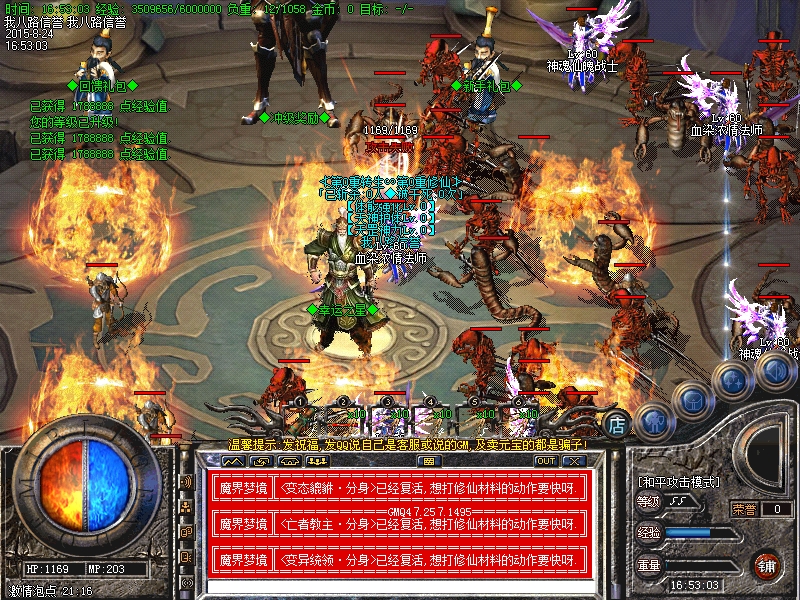Click the [和平攻击模式] attack mode label
Screen dimensions: 800x600
point(676,482)
